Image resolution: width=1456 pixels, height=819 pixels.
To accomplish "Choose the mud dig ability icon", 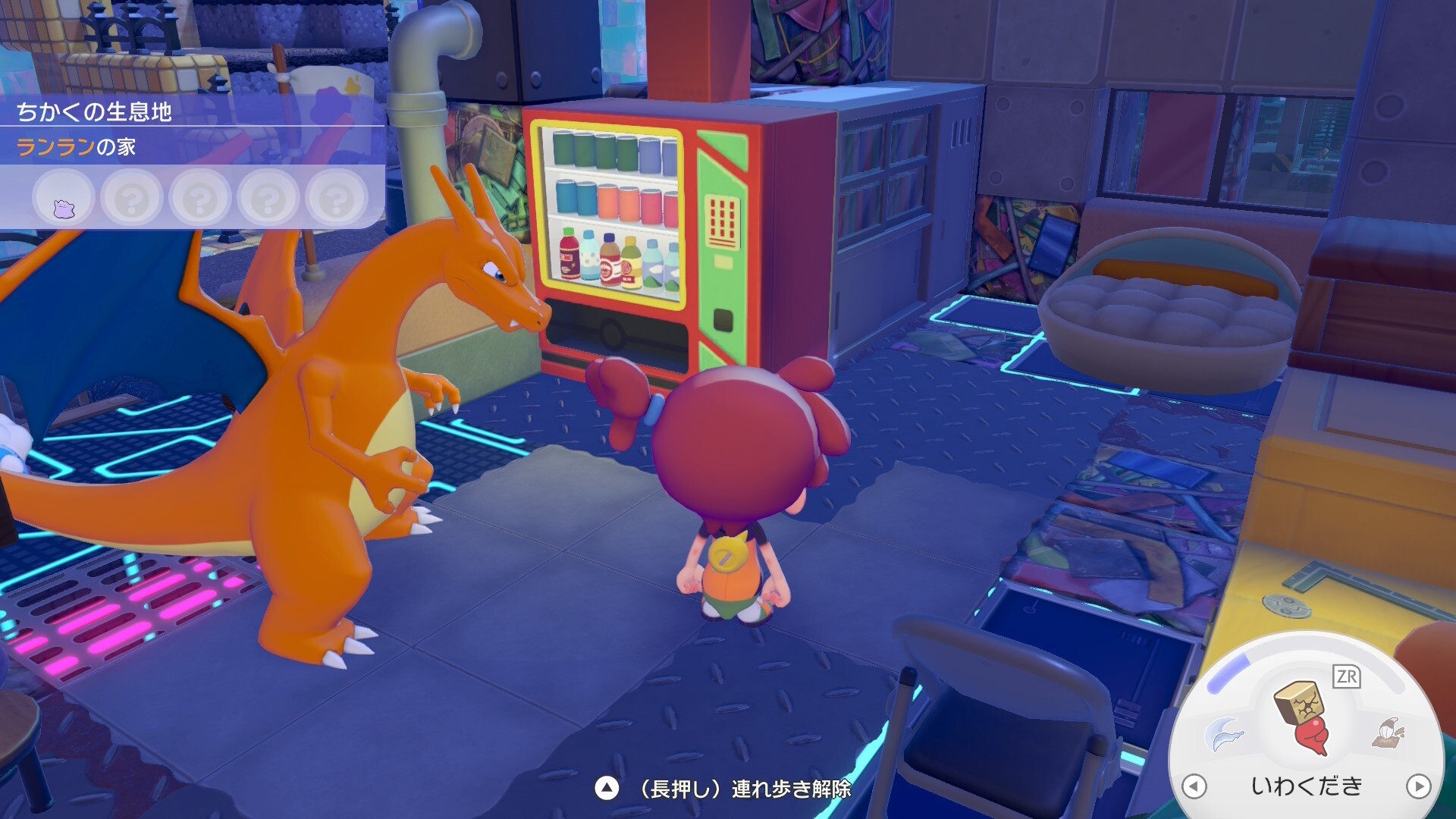I will pos(1389,733).
